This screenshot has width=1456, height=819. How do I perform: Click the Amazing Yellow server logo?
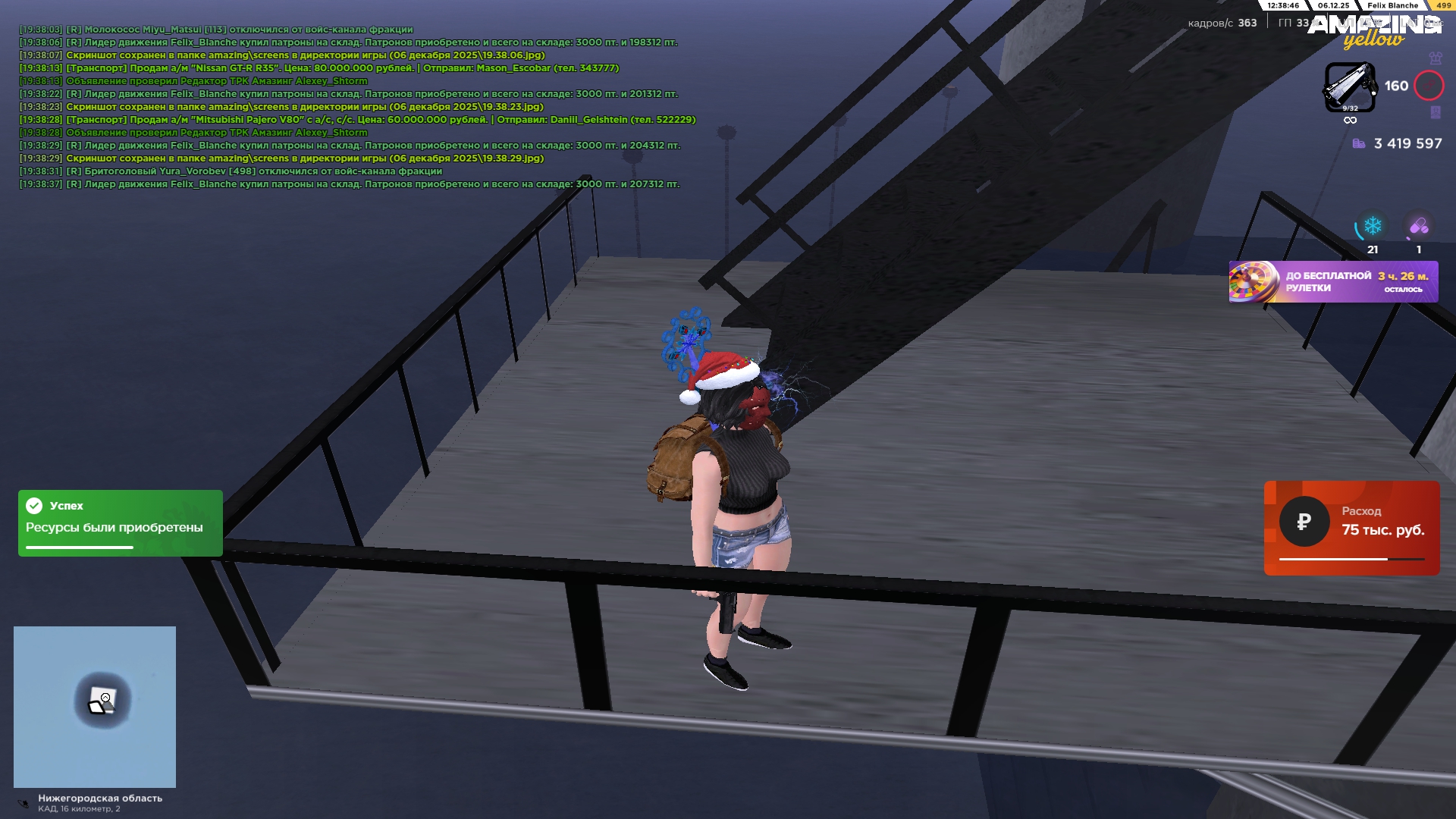coord(1373,32)
